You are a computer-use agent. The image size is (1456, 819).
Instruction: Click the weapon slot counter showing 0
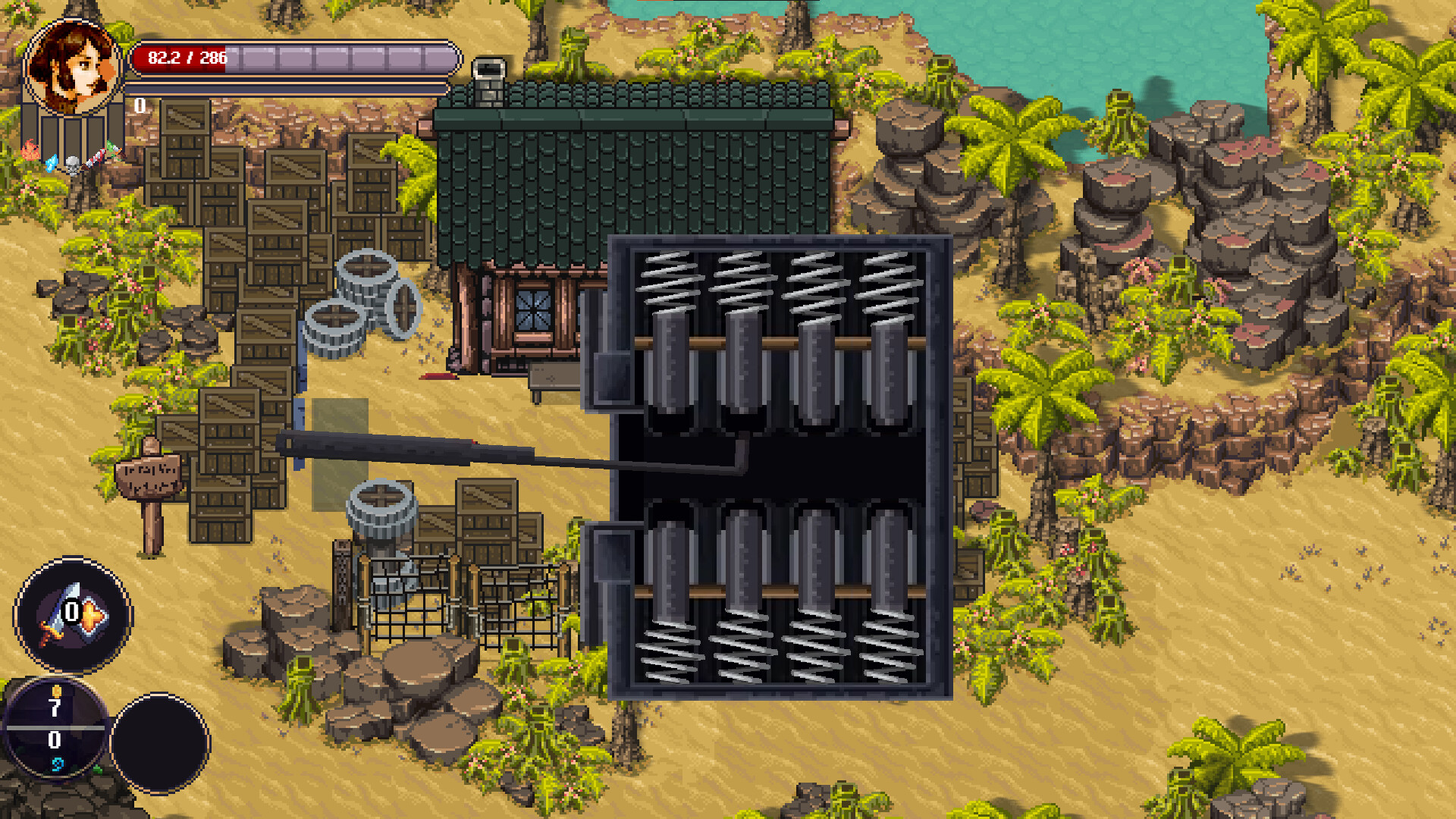point(71,611)
